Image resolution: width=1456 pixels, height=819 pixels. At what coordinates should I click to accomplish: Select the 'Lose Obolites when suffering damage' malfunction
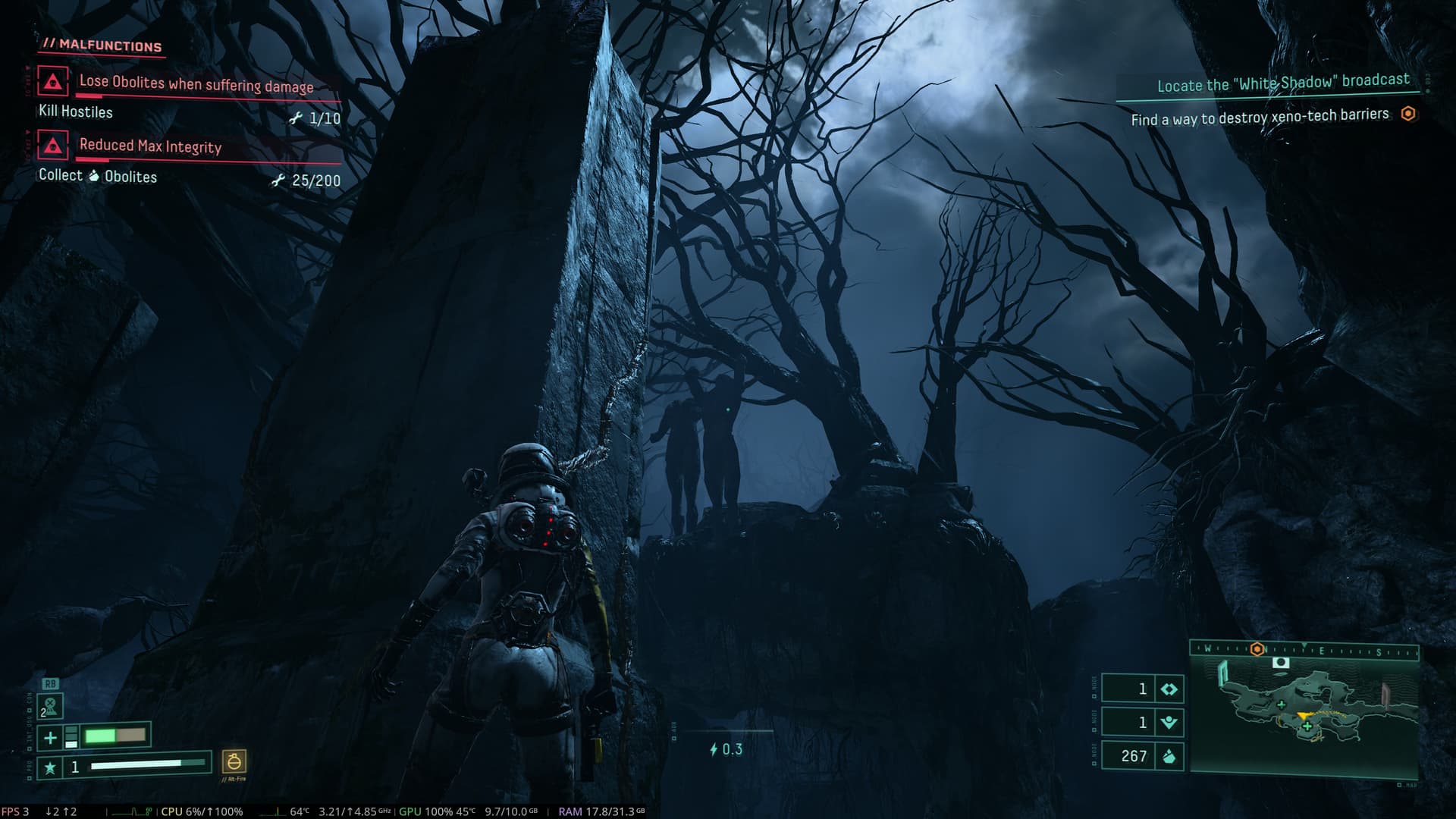click(196, 84)
